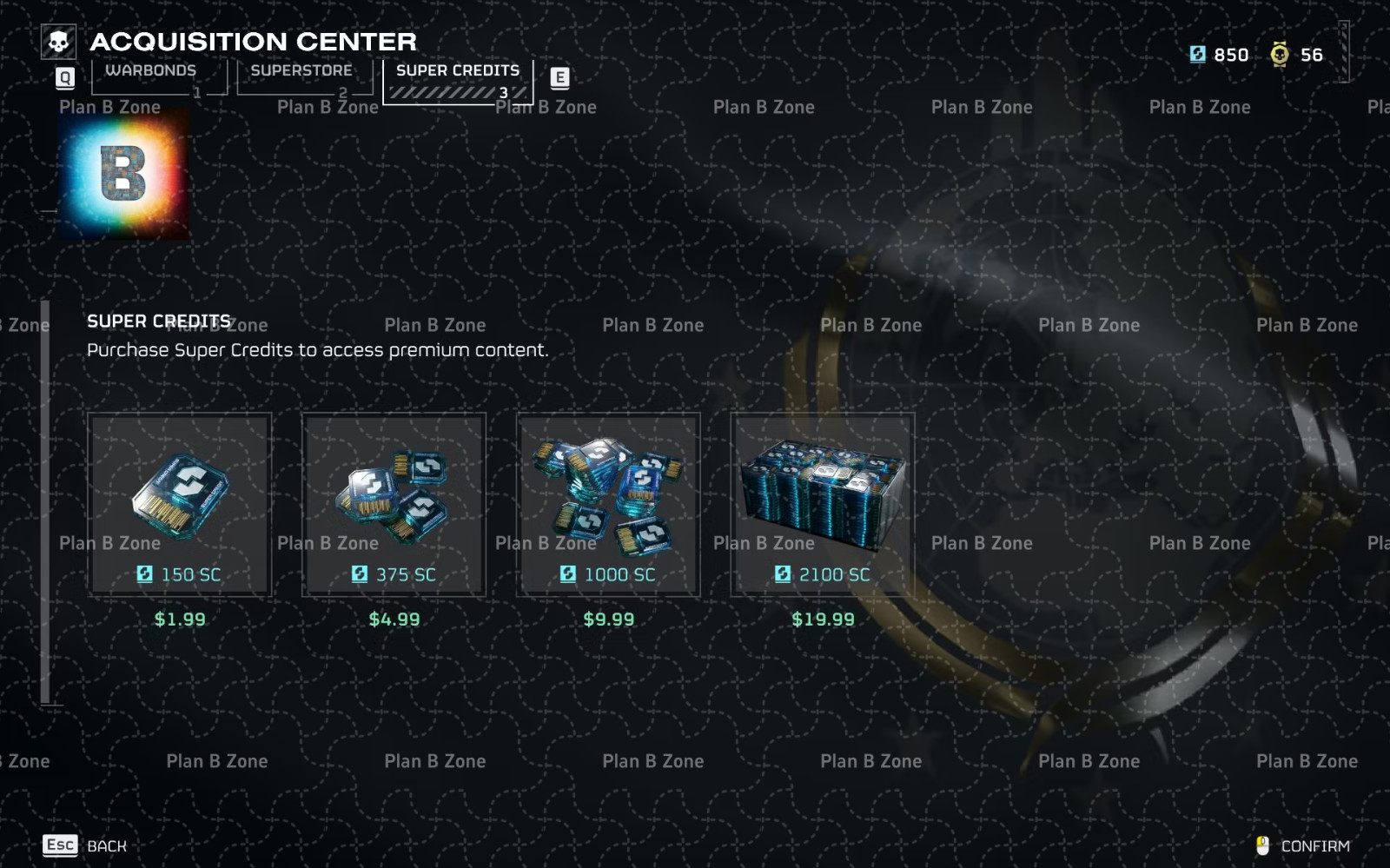1390x868 pixels.
Task: Click the Super Credits currency icon showing 850
Action: (x=1199, y=54)
